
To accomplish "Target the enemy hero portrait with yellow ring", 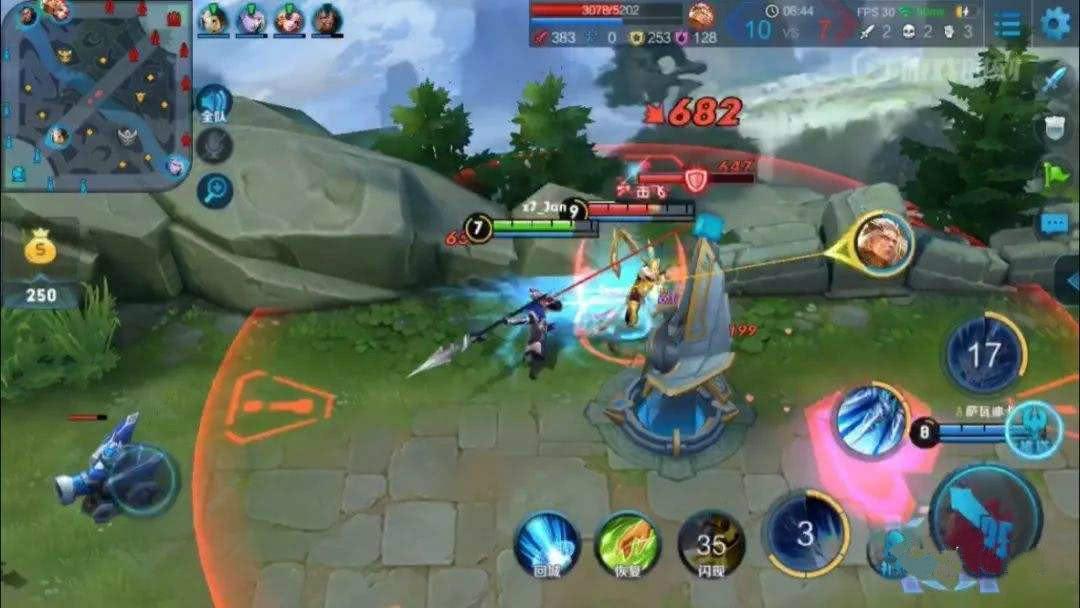I will [884, 242].
